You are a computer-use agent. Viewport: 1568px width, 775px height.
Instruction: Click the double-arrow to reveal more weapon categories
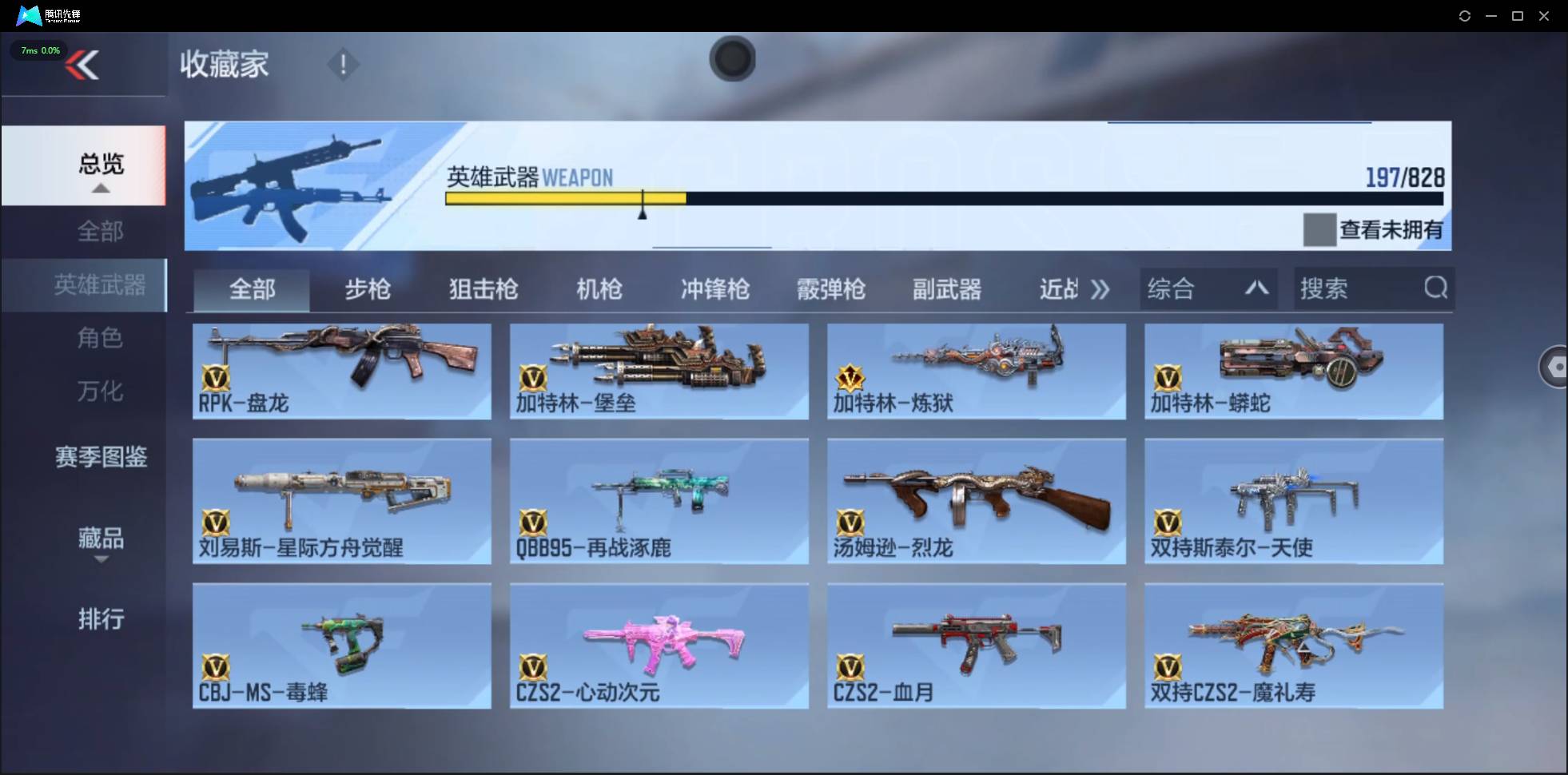tap(1101, 289)
